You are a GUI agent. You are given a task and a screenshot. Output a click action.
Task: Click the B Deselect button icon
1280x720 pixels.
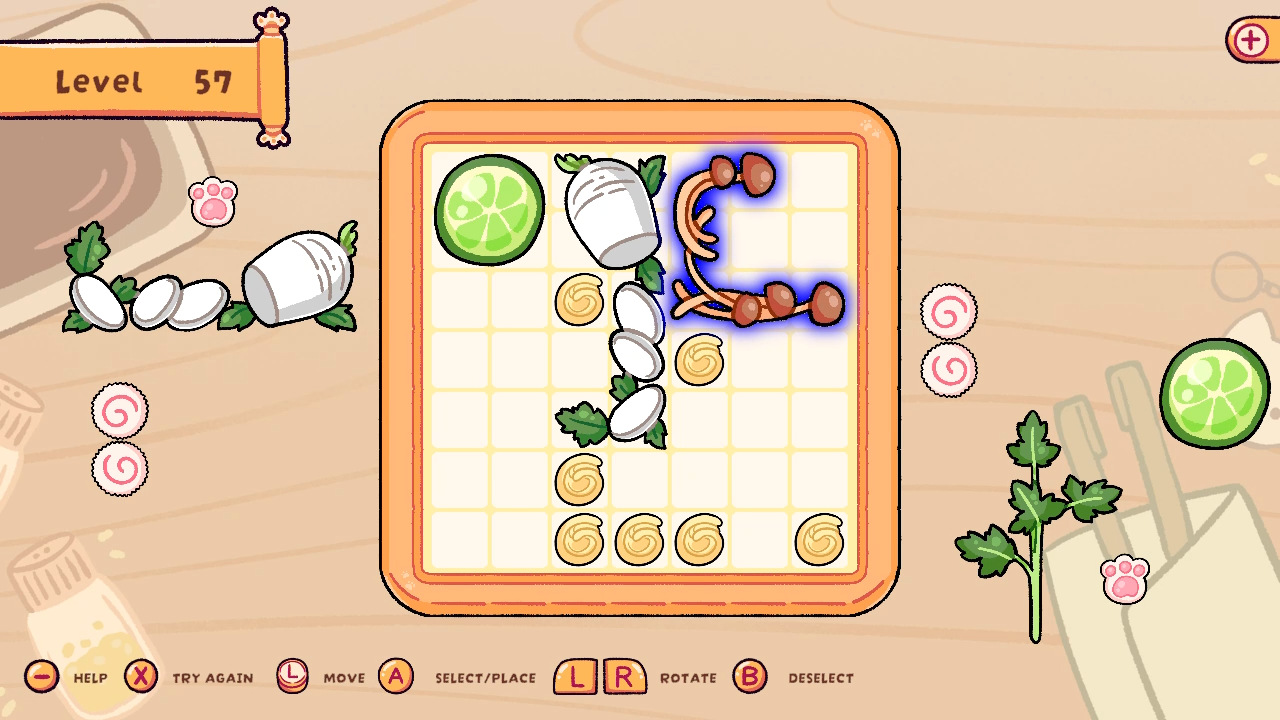pos(750,677)
